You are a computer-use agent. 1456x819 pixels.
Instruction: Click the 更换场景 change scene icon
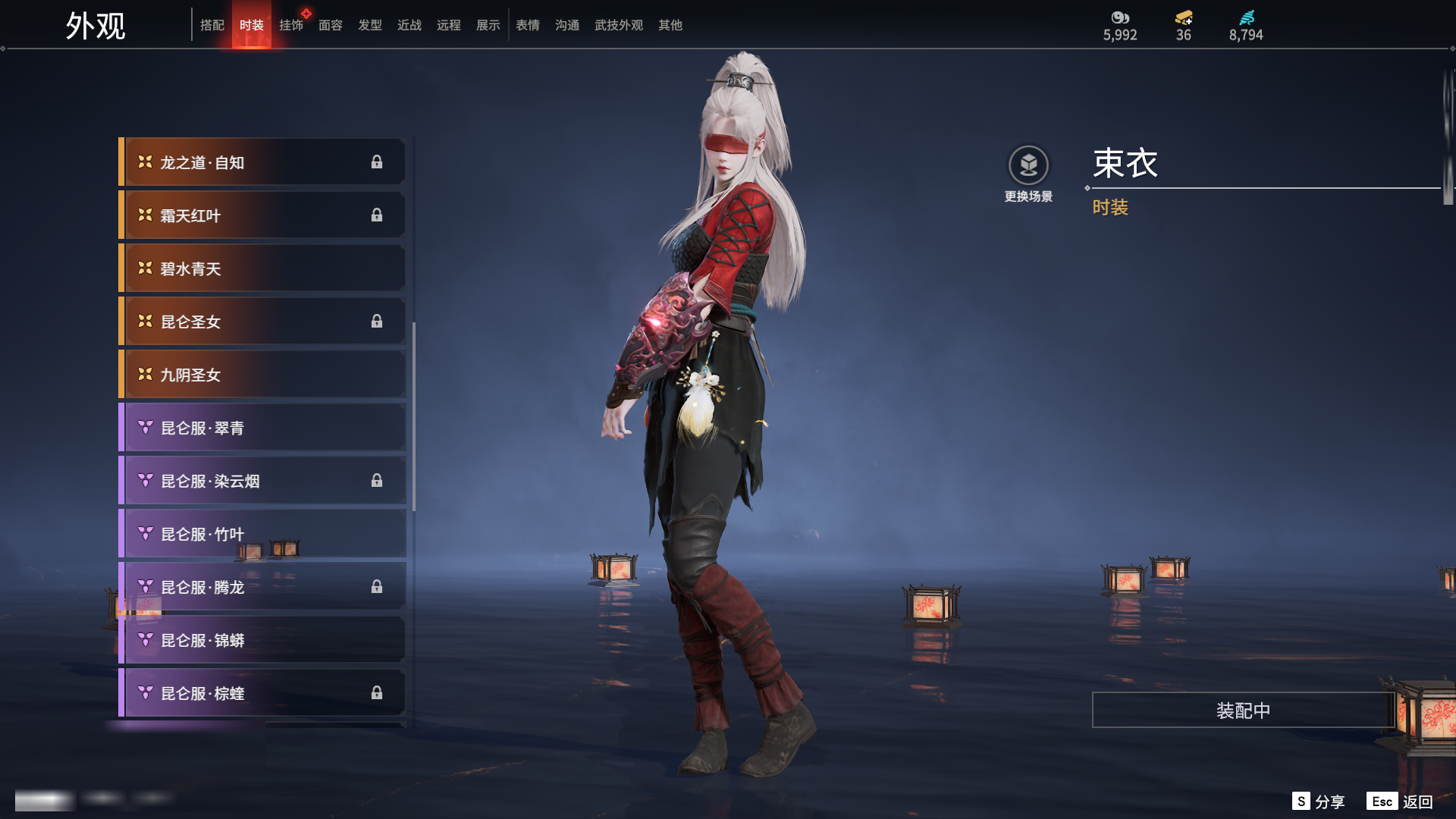pos(1028,165)
